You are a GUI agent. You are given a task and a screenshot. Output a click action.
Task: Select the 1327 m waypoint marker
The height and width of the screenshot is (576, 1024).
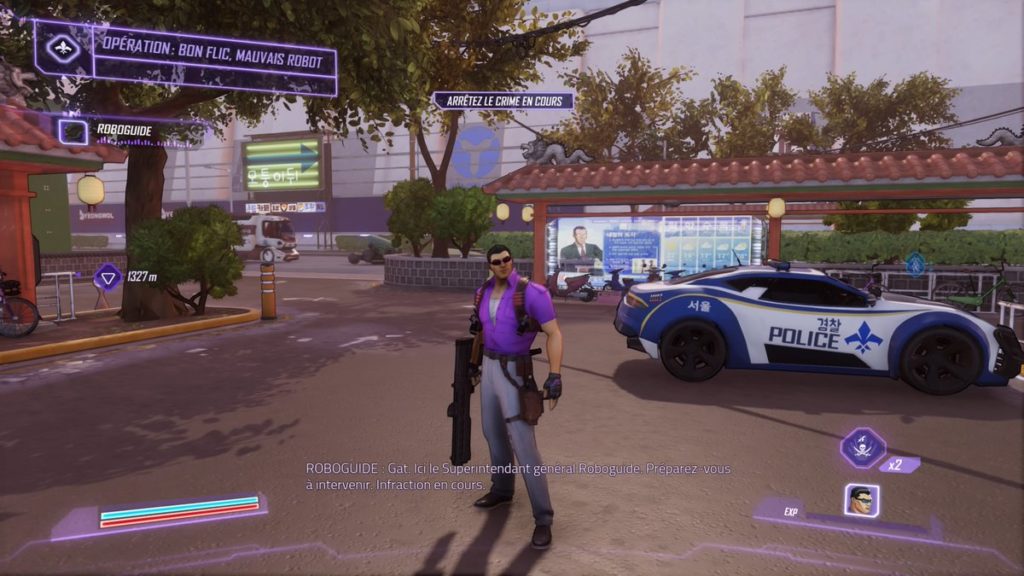point(107,276)
